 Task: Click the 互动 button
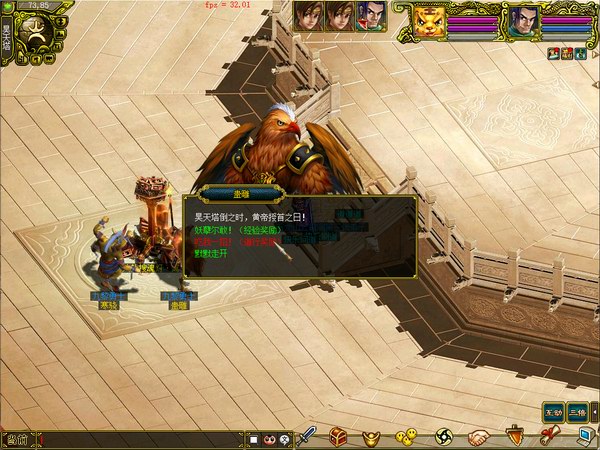(x=553, y=411)
